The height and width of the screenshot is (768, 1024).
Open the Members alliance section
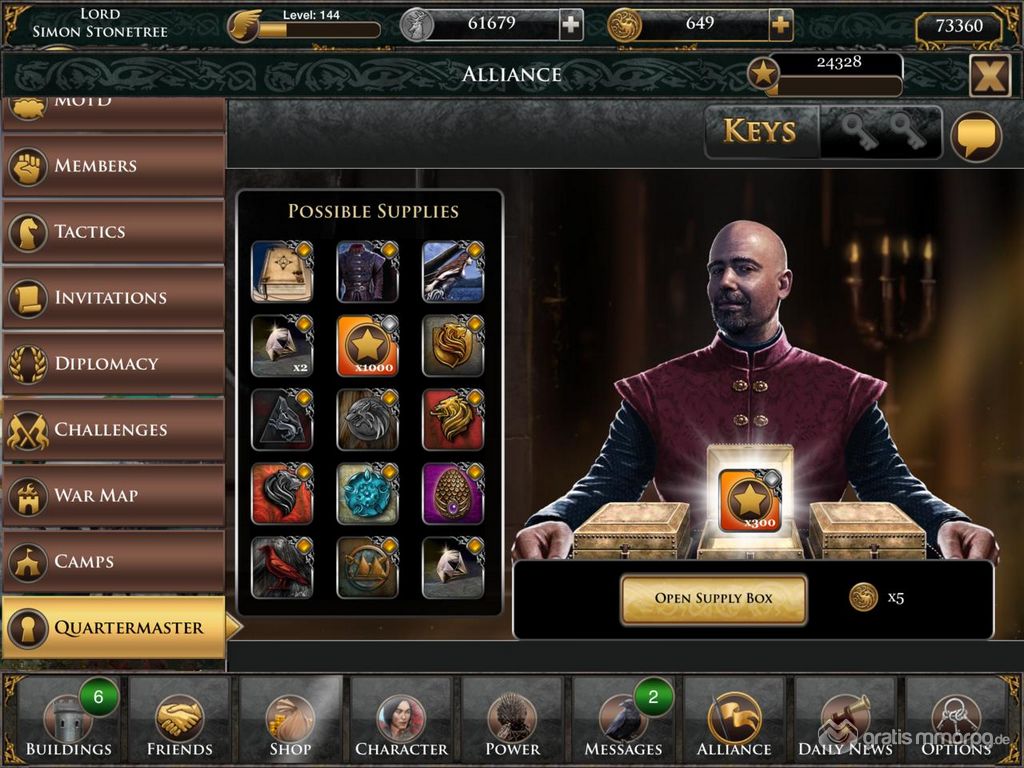tap(113, 166)
